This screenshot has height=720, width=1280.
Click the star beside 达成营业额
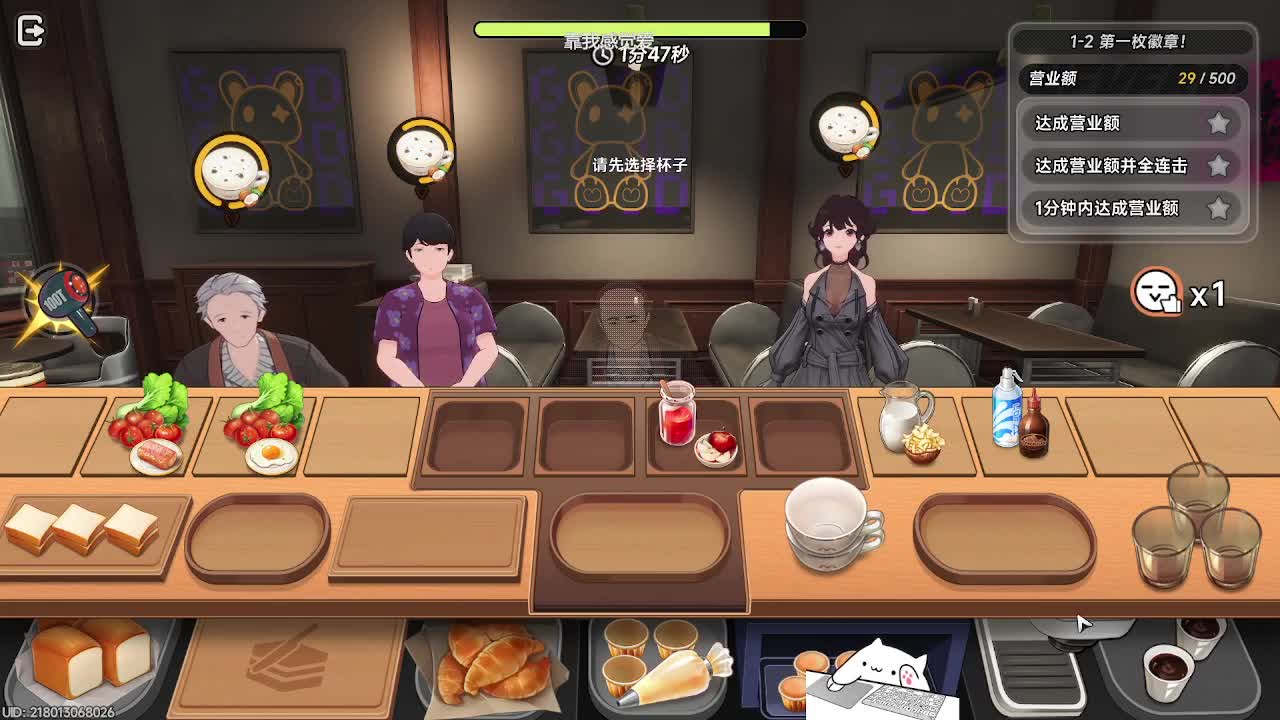1219,124
